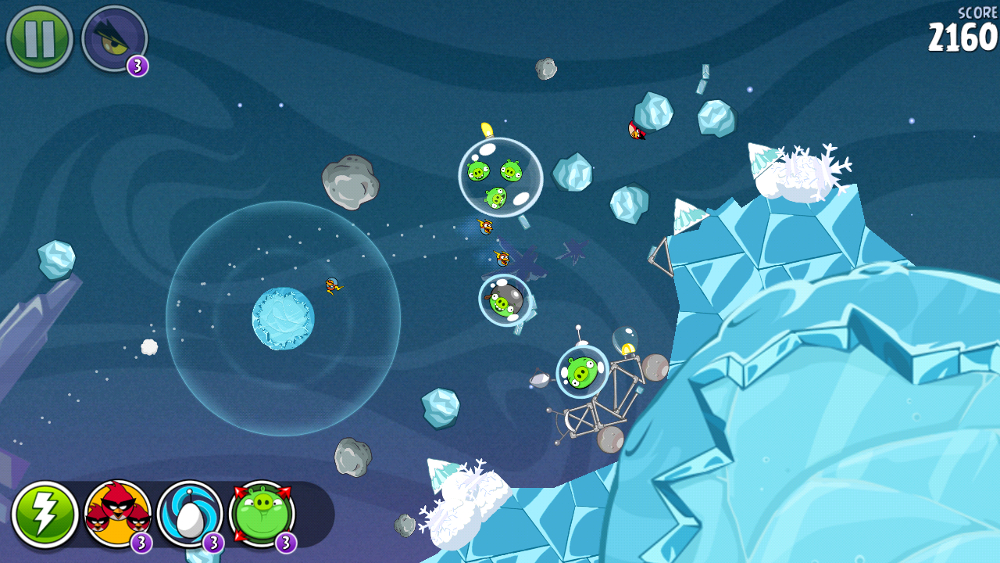Select the red bird flock power-up

coord(117,515)
